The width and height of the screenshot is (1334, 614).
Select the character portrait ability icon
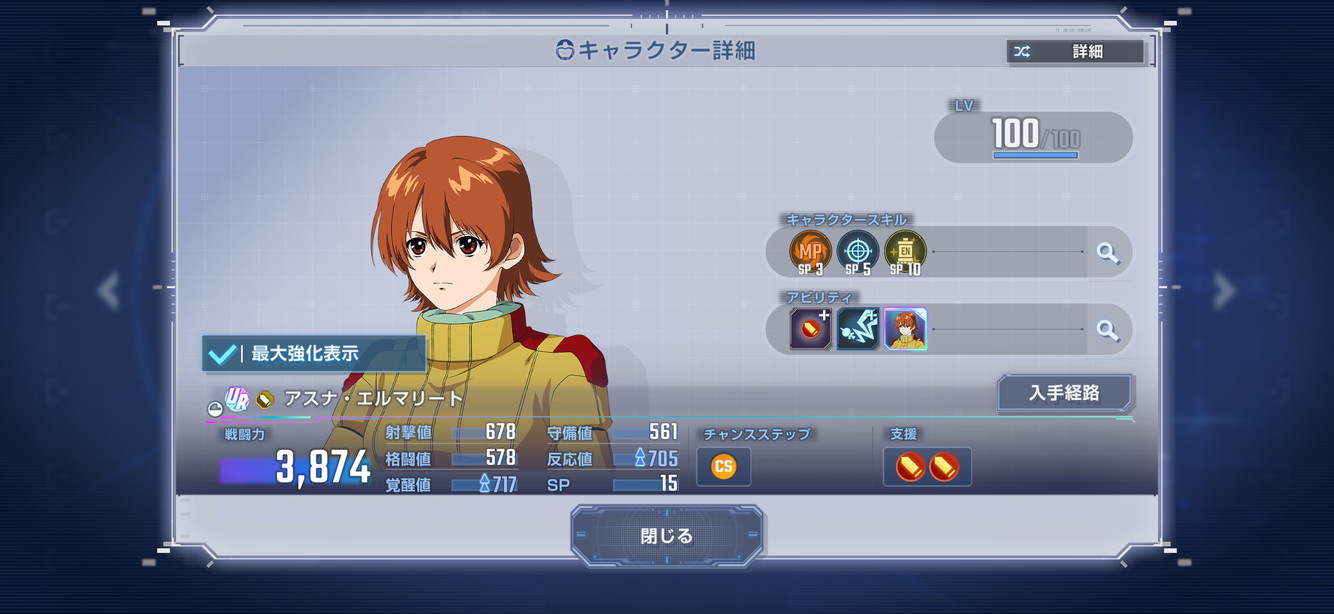(x=905, y=329)
